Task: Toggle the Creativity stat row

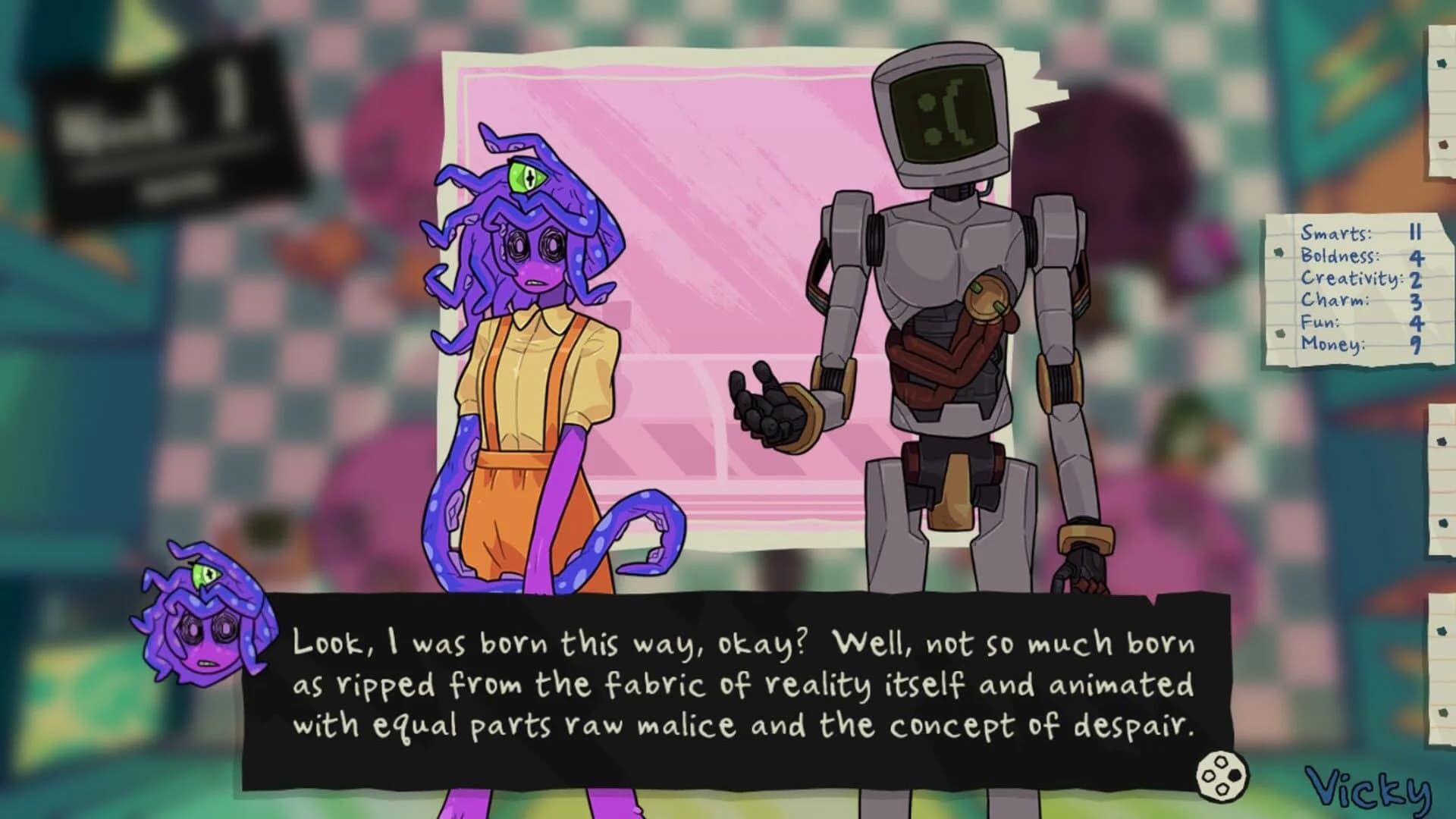Action: (1351, 279)
